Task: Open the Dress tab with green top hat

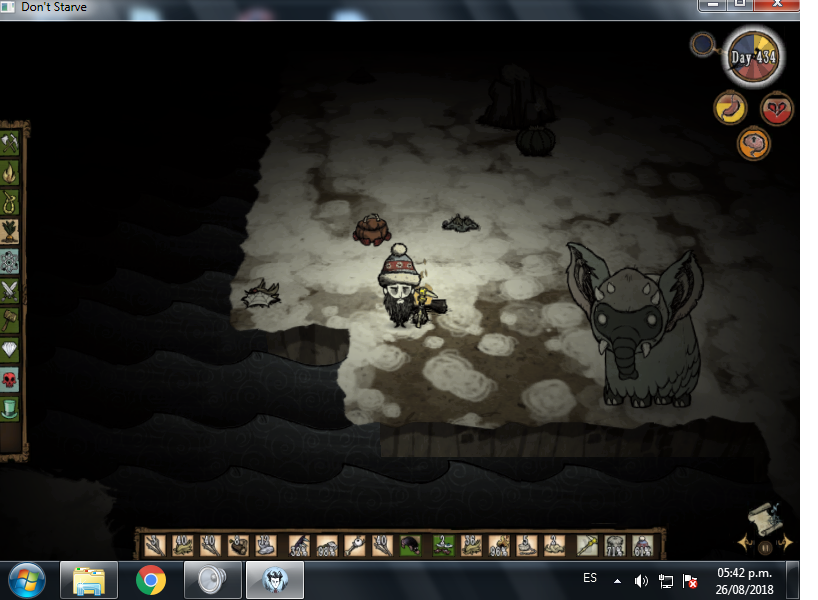Action: click(x=11, y=408)
